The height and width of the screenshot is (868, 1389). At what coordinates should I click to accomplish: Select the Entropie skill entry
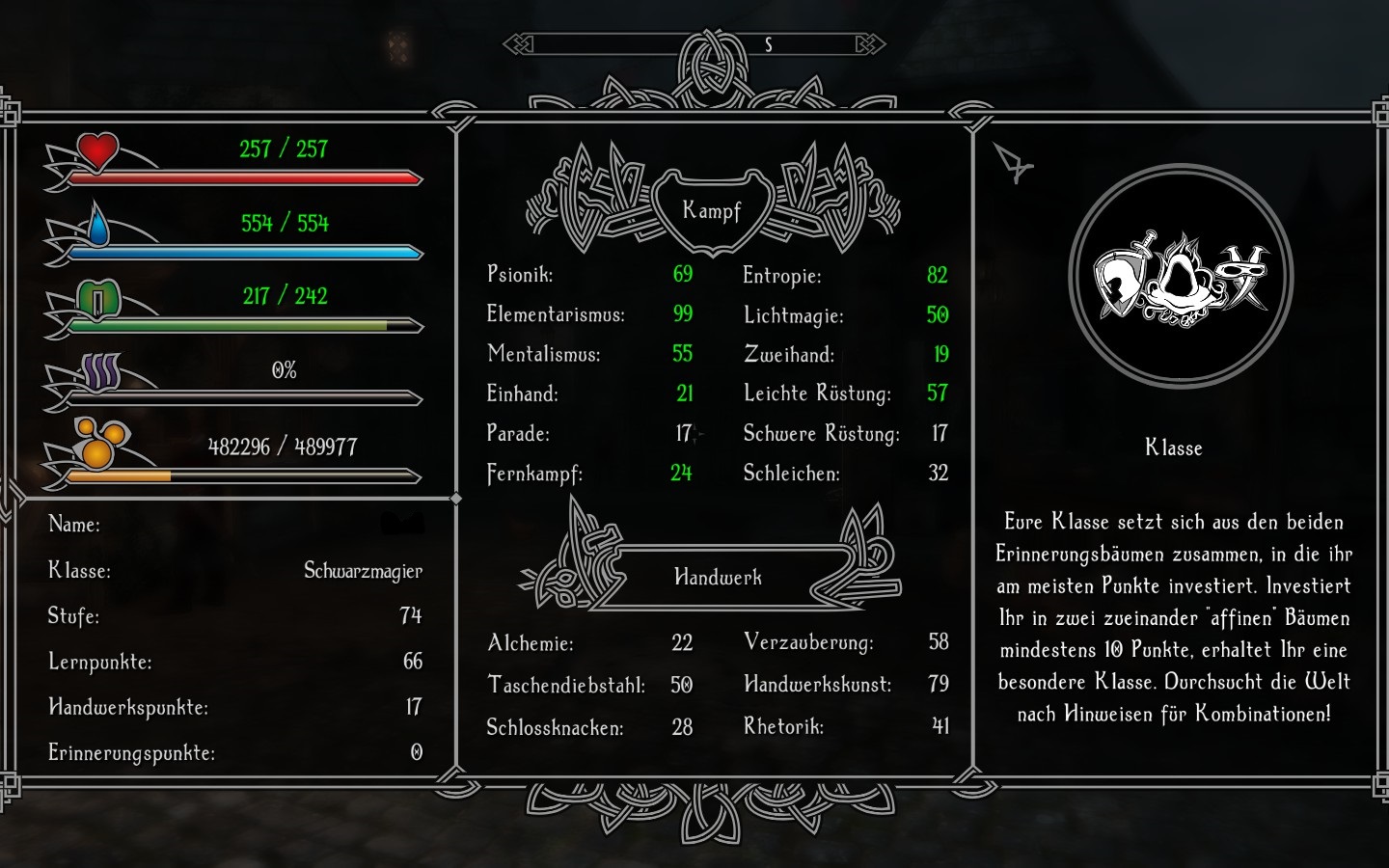click(782, 276)
